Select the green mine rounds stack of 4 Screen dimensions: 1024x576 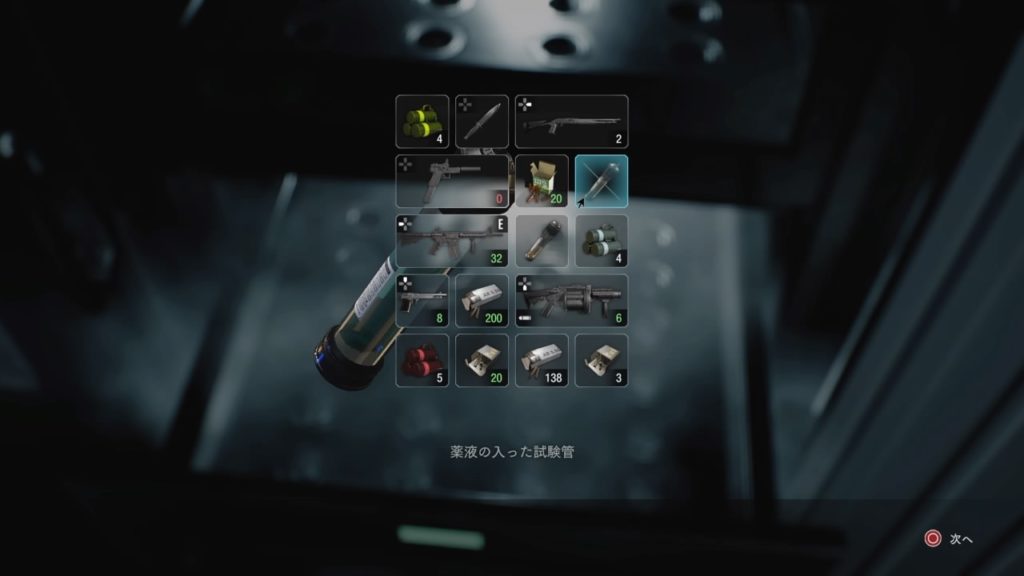(x=602, y=241)
